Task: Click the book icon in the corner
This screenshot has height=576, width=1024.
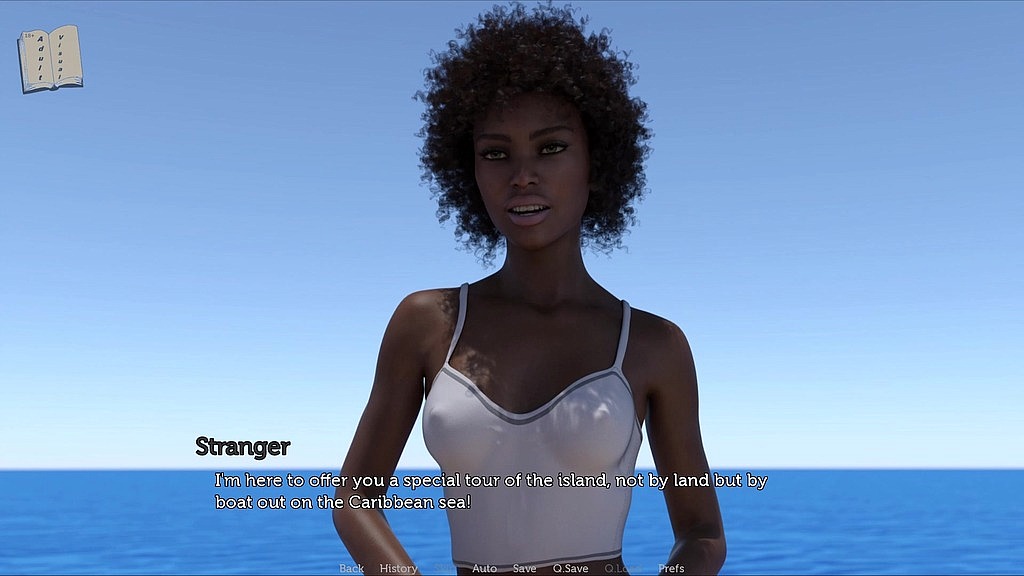Action: click(x=50, y=59)
